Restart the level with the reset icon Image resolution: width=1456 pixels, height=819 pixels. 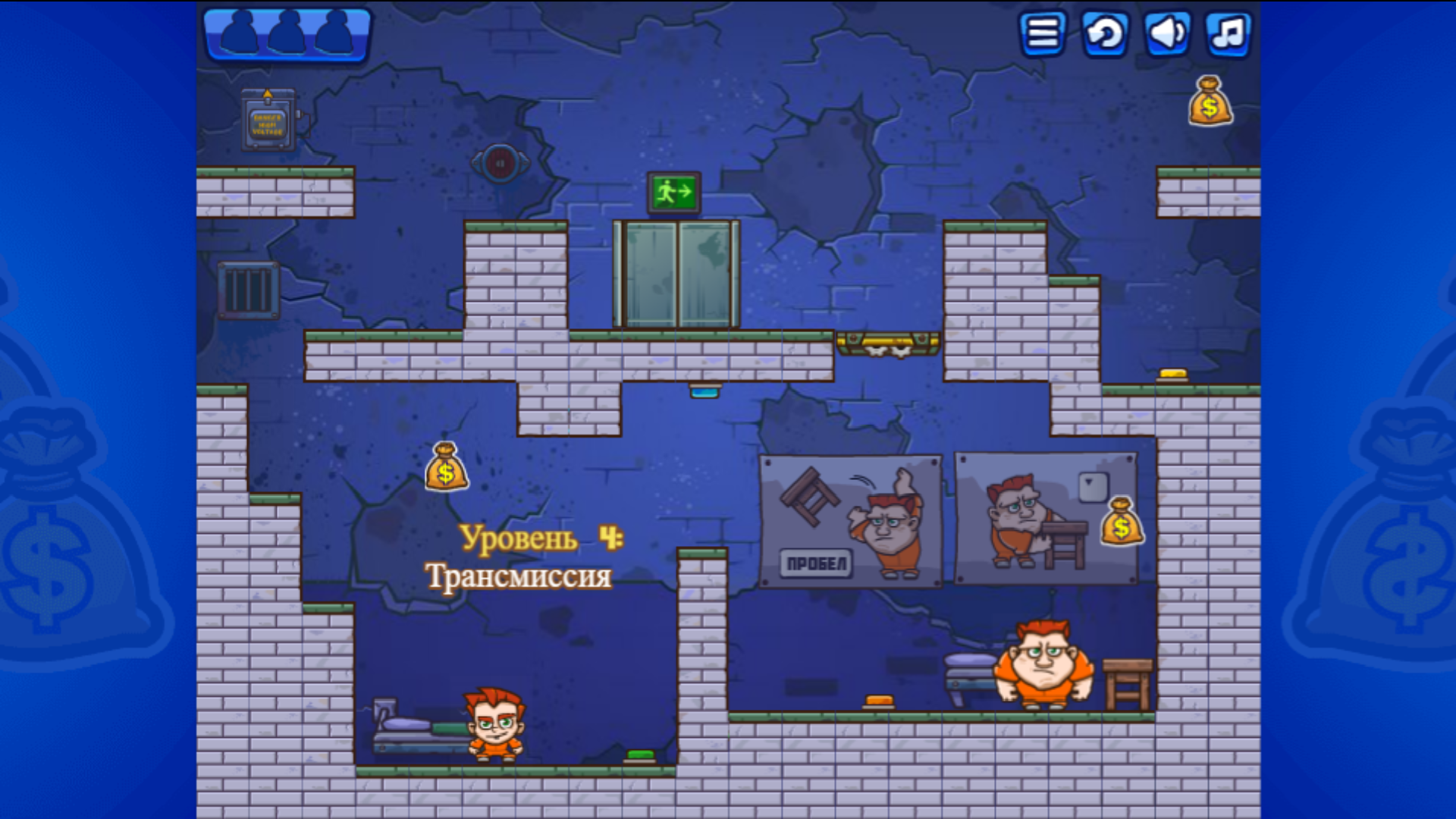[x=1105, y=34]
